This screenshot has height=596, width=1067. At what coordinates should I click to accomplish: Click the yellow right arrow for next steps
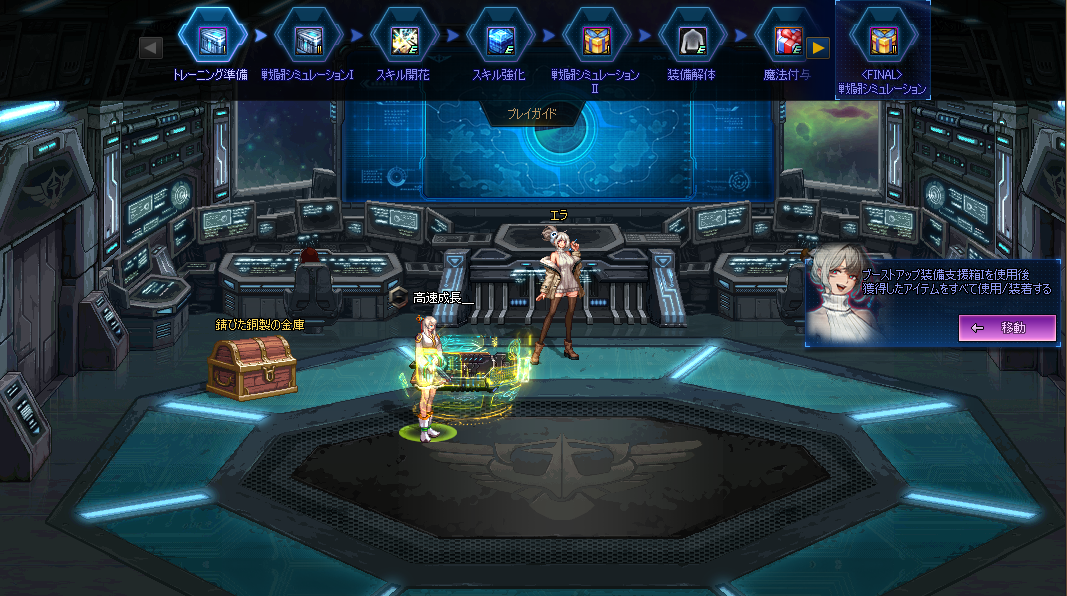(818, 47)
